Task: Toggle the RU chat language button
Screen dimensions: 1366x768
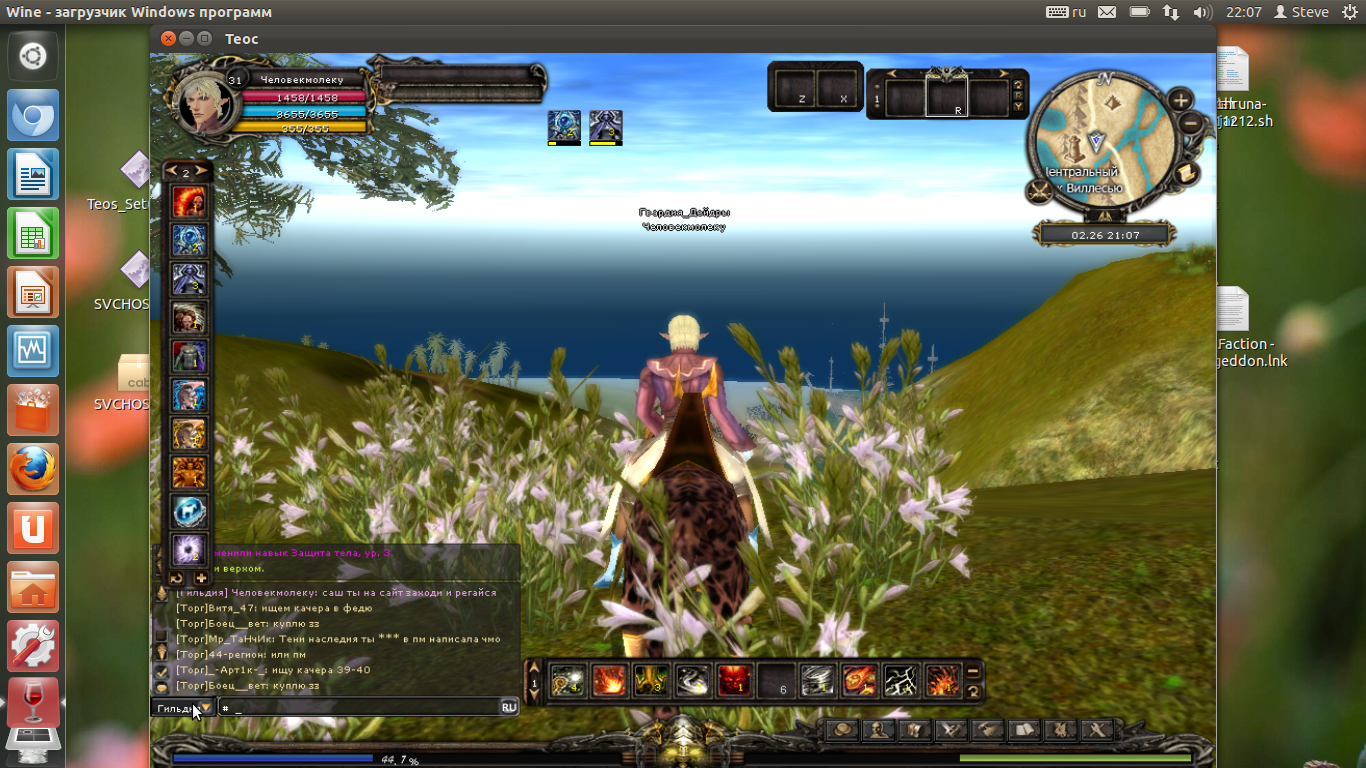Action: 509,707
